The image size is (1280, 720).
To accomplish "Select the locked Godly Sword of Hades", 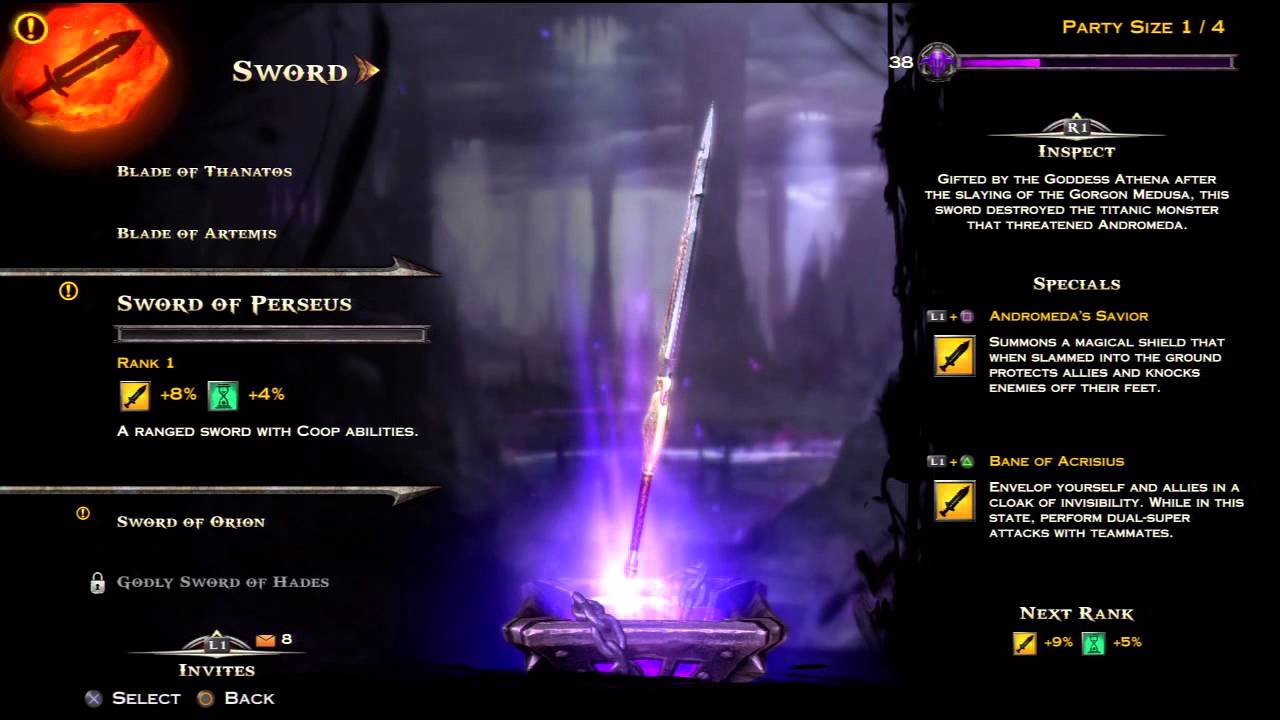I will point(222,582).
